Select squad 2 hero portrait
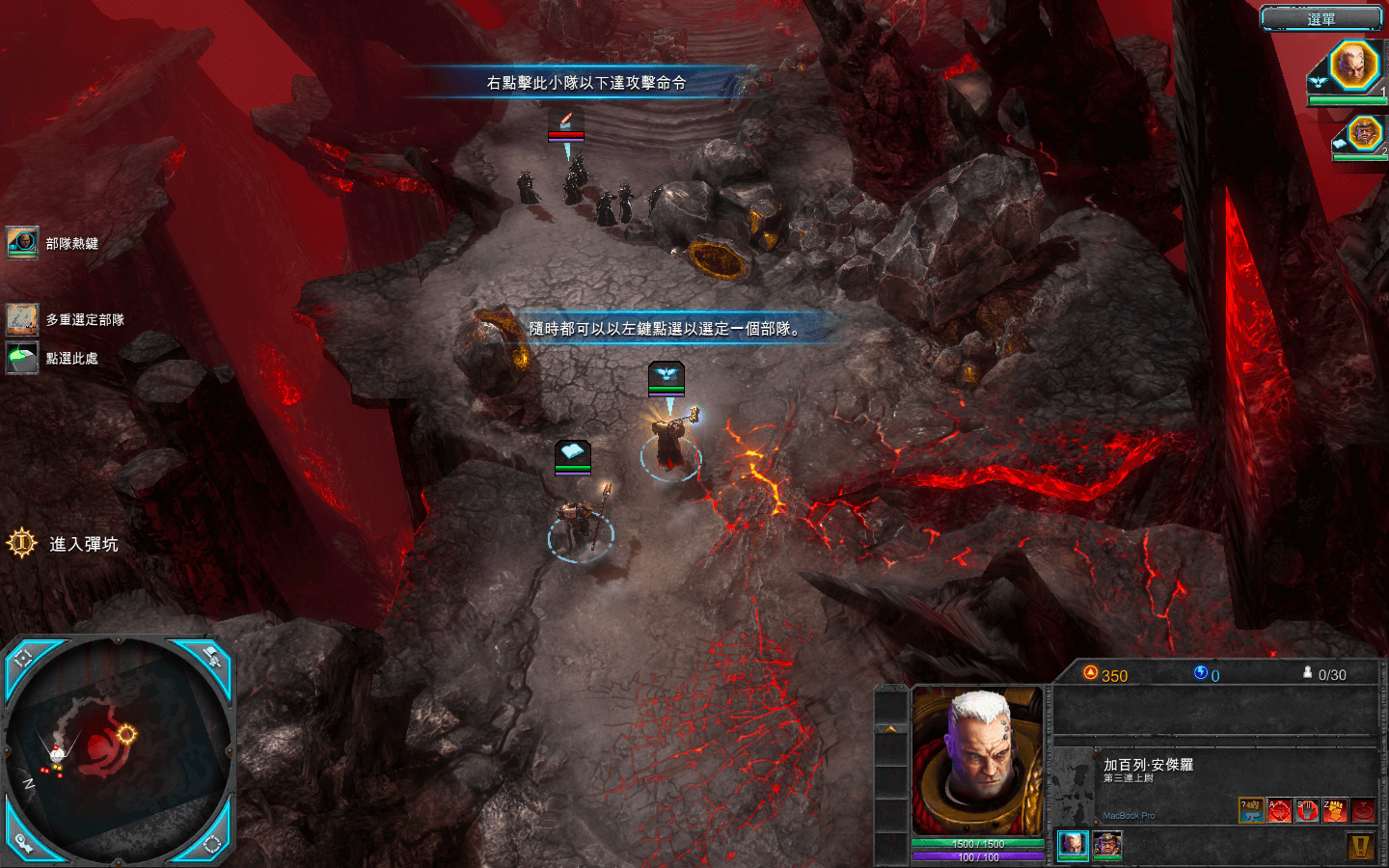The image size is (1389, 868). coord(1363,133)
